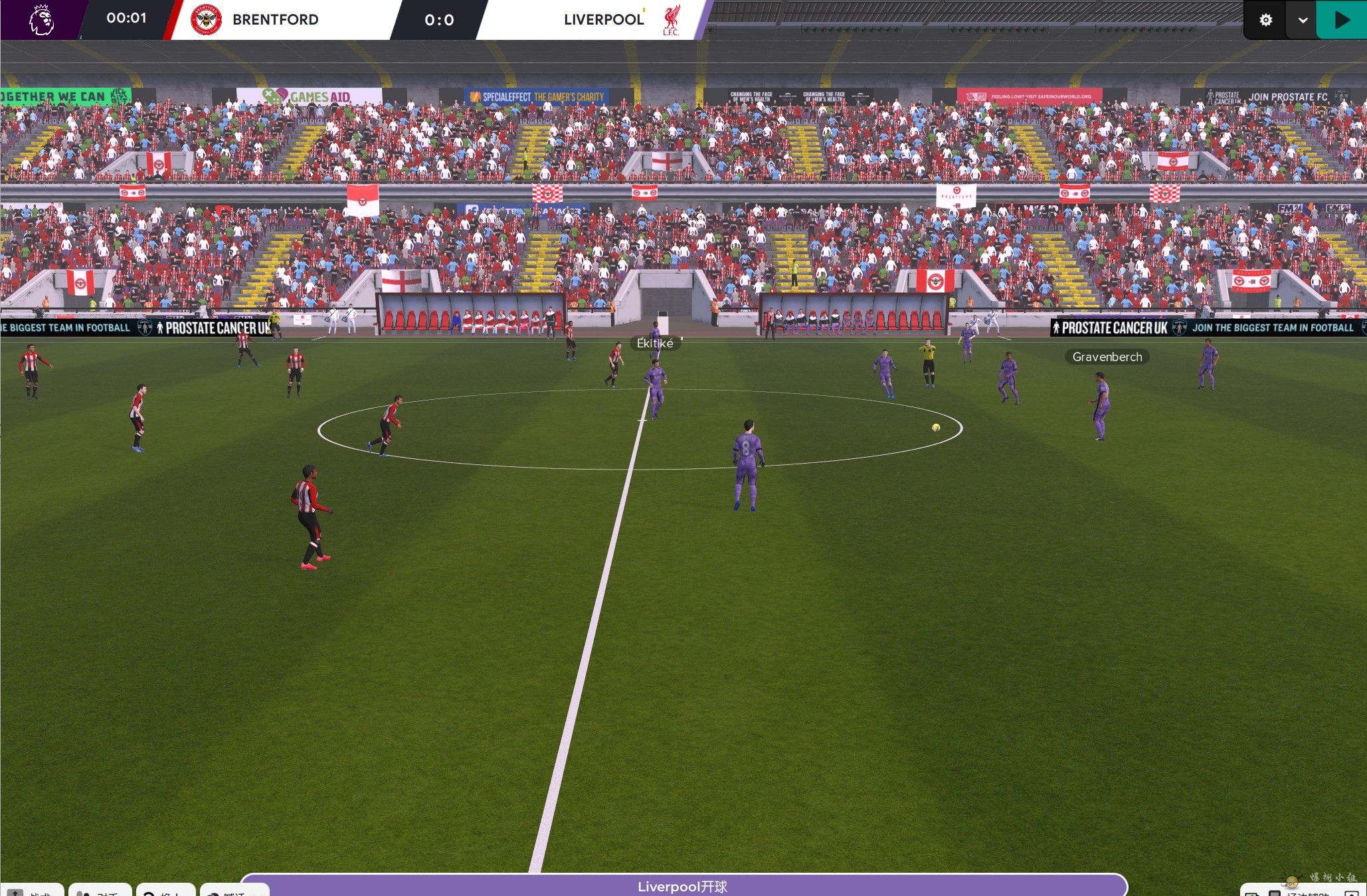Open the 换人 substitution button
This screenshot has width=1367, height=896.
[165, 891]
